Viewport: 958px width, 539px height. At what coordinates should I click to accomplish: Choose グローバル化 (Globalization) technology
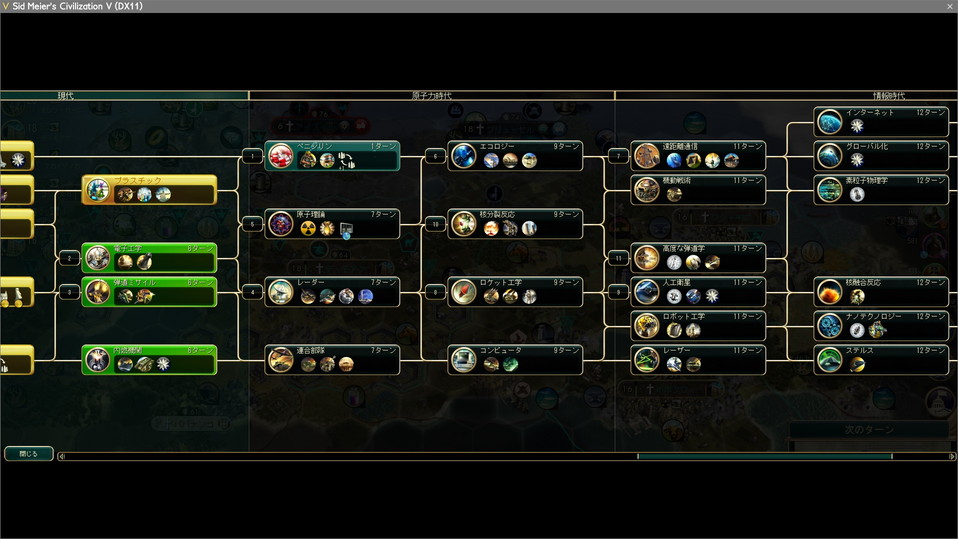(x=880, y=156)
